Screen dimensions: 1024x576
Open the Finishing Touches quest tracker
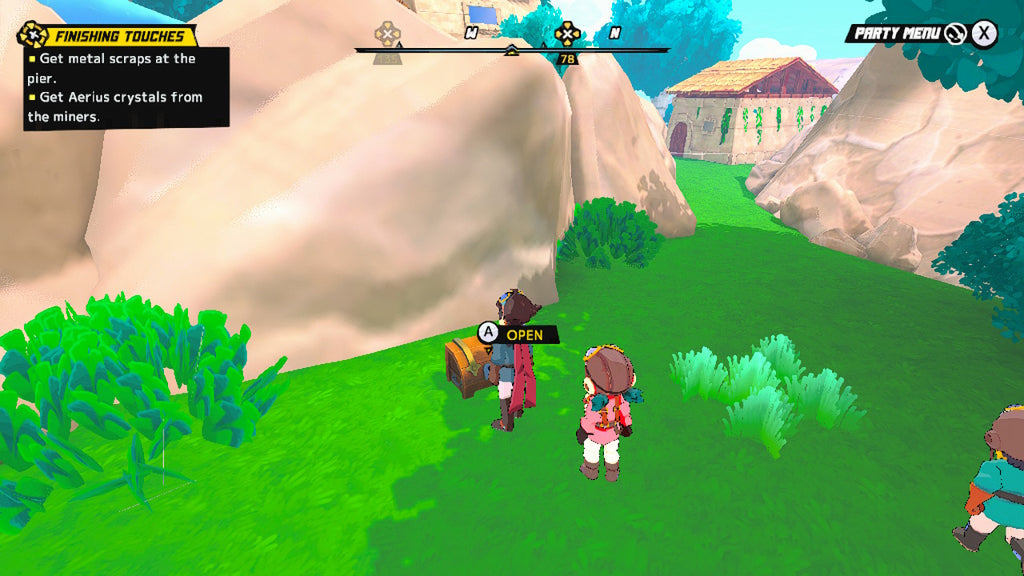click(108, 36)
